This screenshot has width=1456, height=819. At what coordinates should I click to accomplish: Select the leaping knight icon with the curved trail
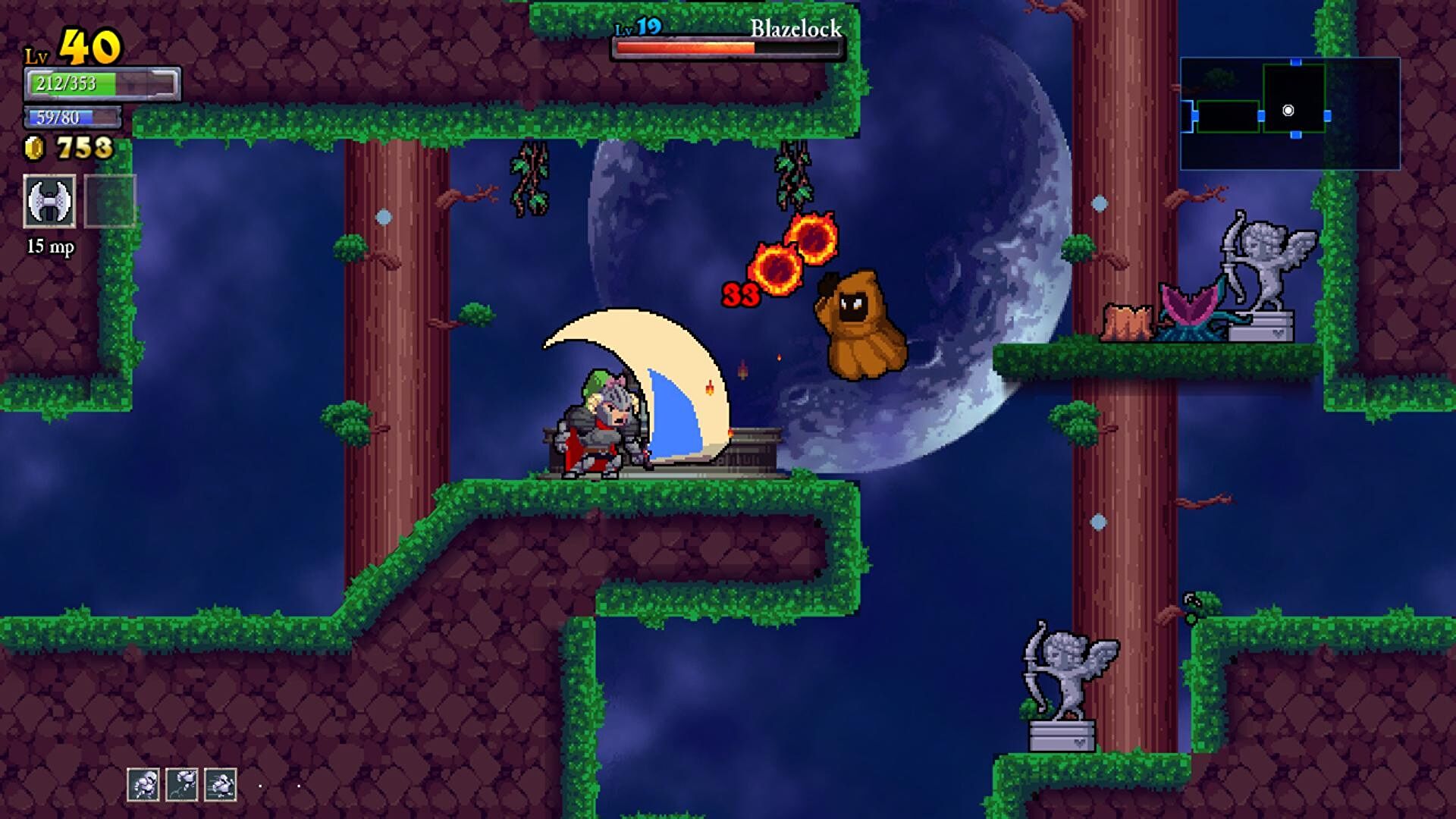pos(182,784)
